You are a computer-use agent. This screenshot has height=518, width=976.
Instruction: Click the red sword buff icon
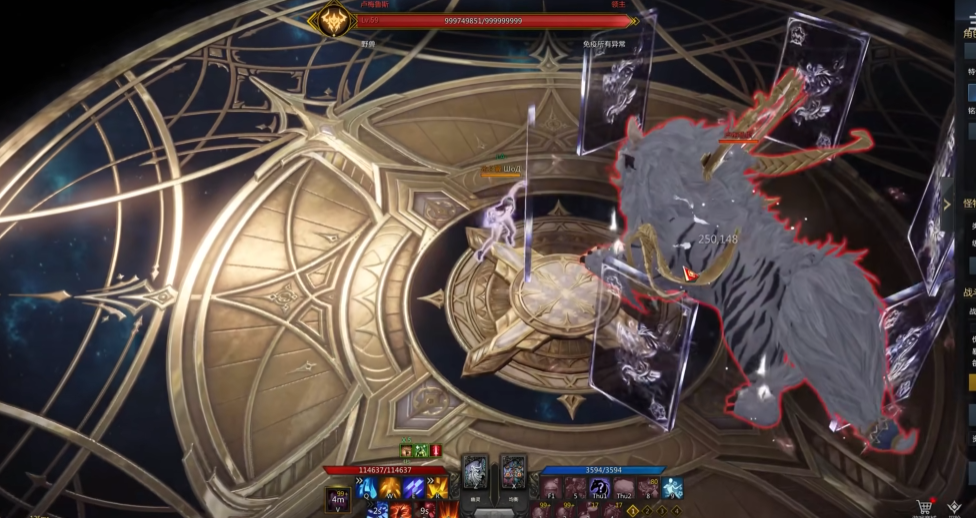coord(436,451)
